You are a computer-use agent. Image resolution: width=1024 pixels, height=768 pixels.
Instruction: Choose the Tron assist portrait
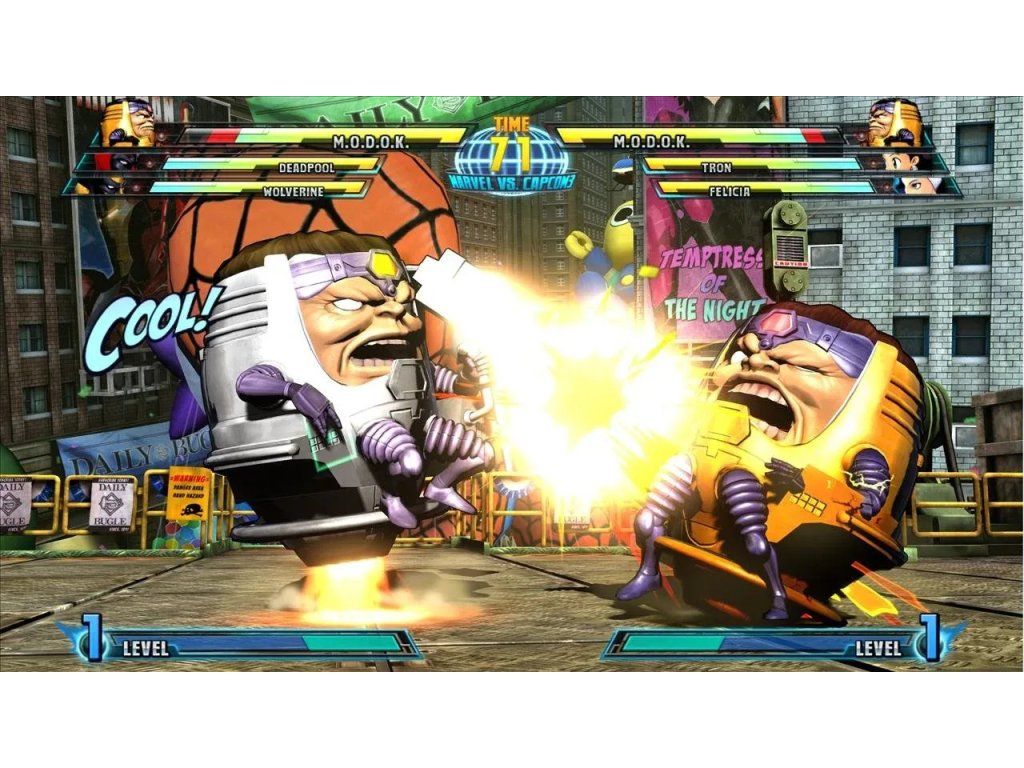click(900, 161)
